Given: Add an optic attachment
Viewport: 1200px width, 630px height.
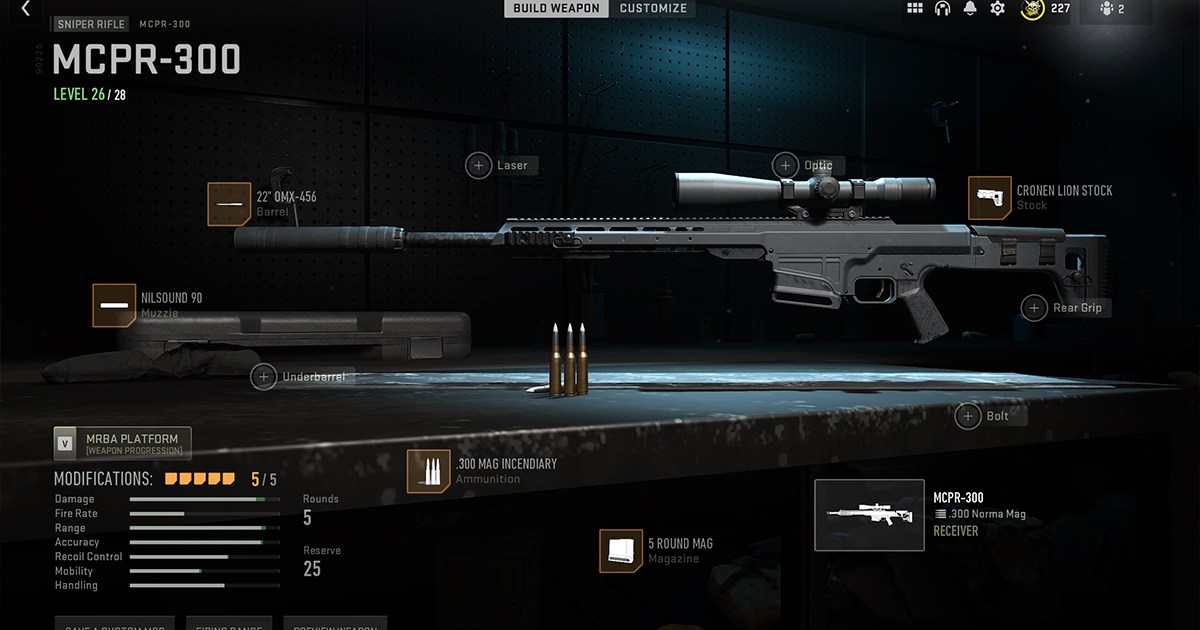Looking at the screenshot, I should point(785,165).
